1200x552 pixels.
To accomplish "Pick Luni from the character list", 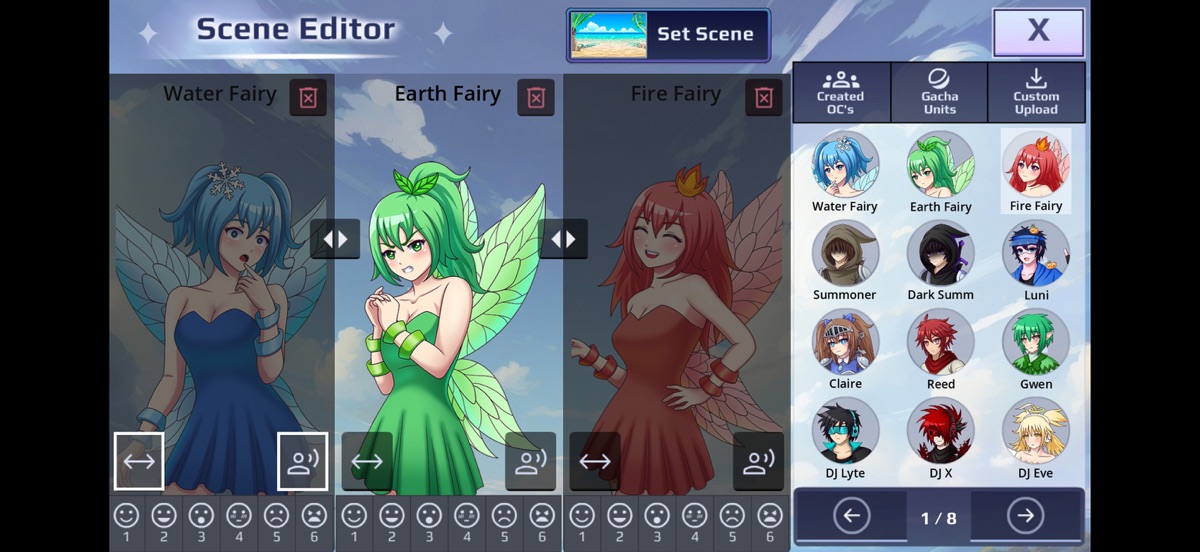I will 1036,254.
